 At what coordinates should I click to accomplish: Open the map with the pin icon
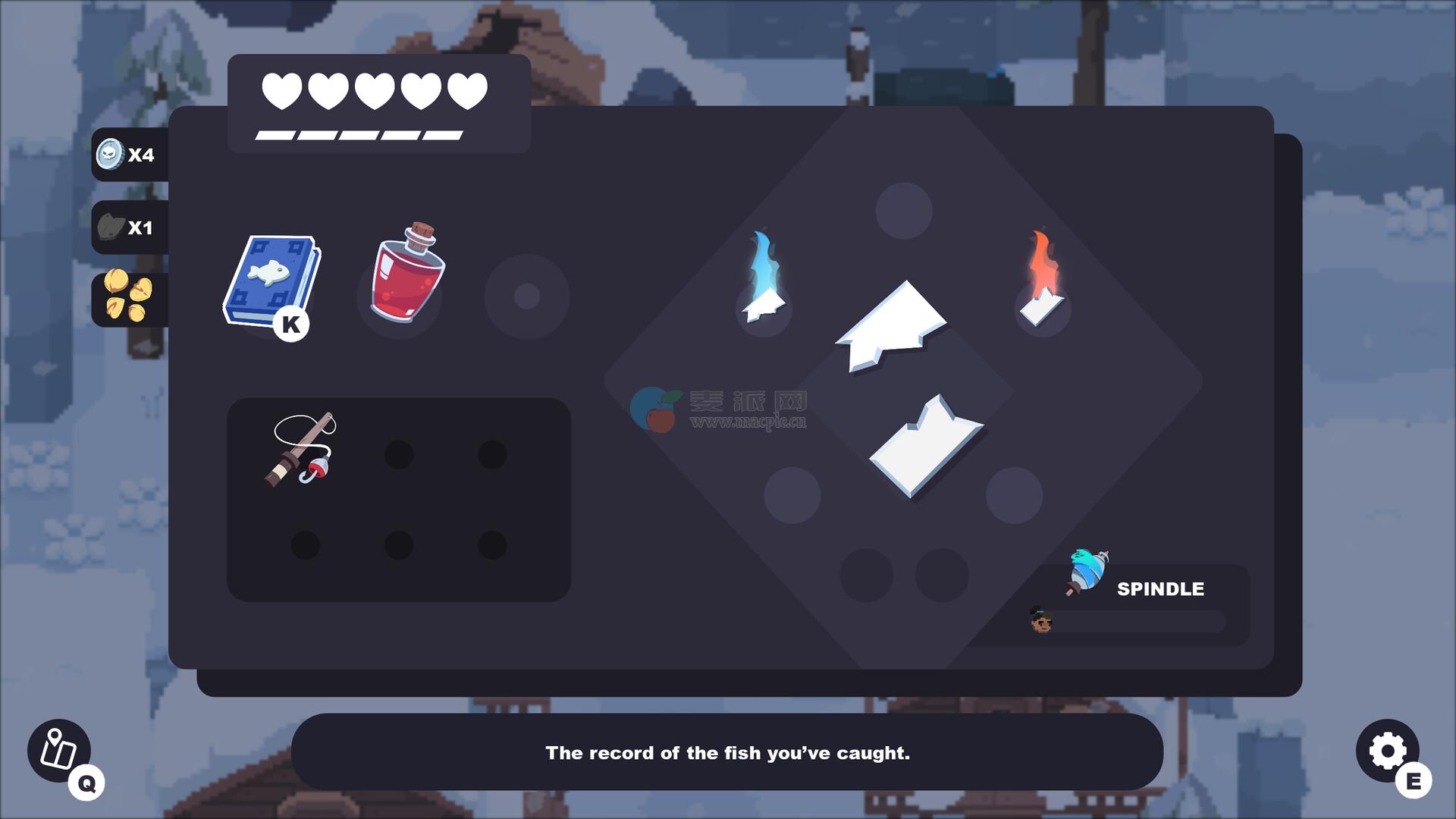click(59, 751)
